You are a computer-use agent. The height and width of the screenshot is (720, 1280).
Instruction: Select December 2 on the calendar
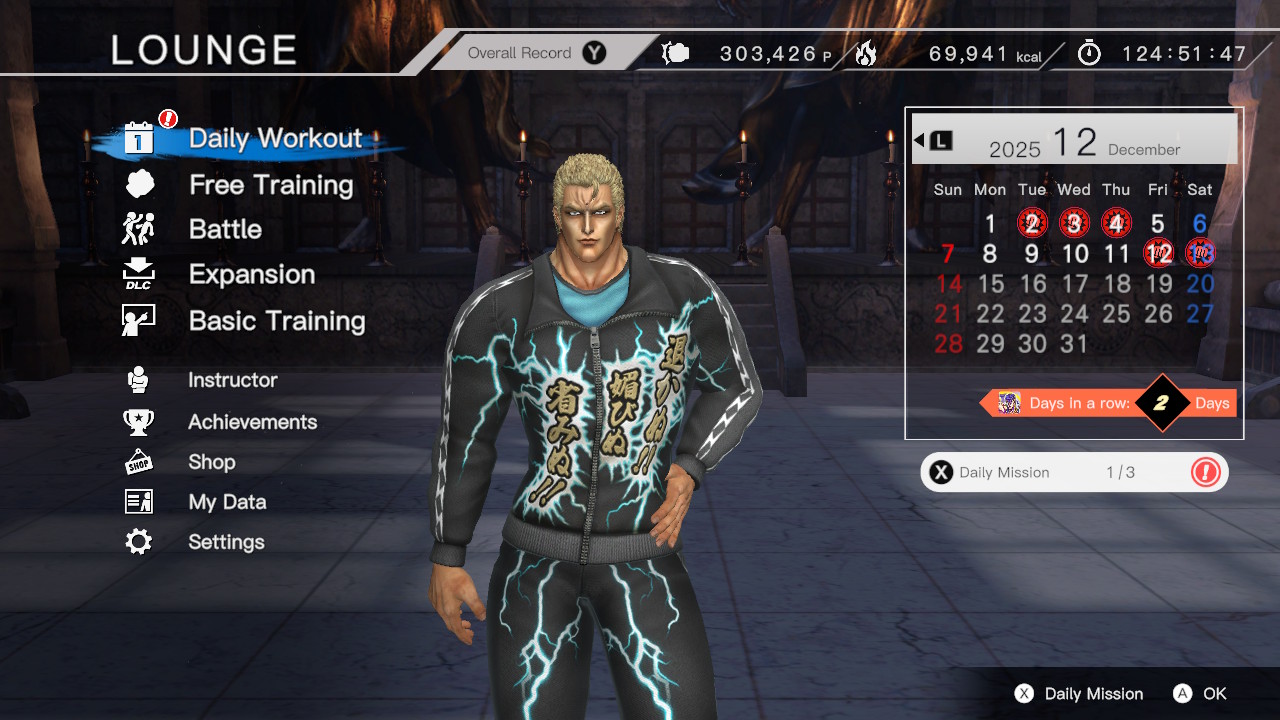pos(1032,223)
